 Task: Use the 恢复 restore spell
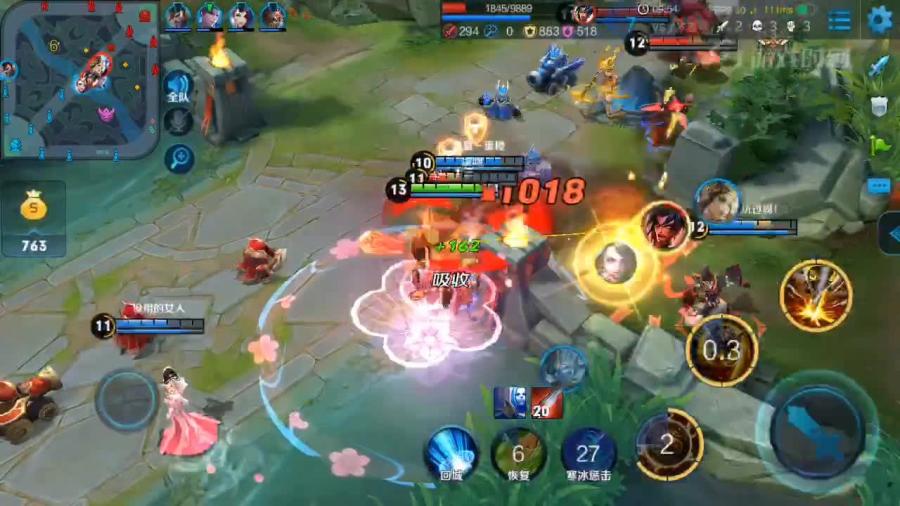tap(518, 453)
